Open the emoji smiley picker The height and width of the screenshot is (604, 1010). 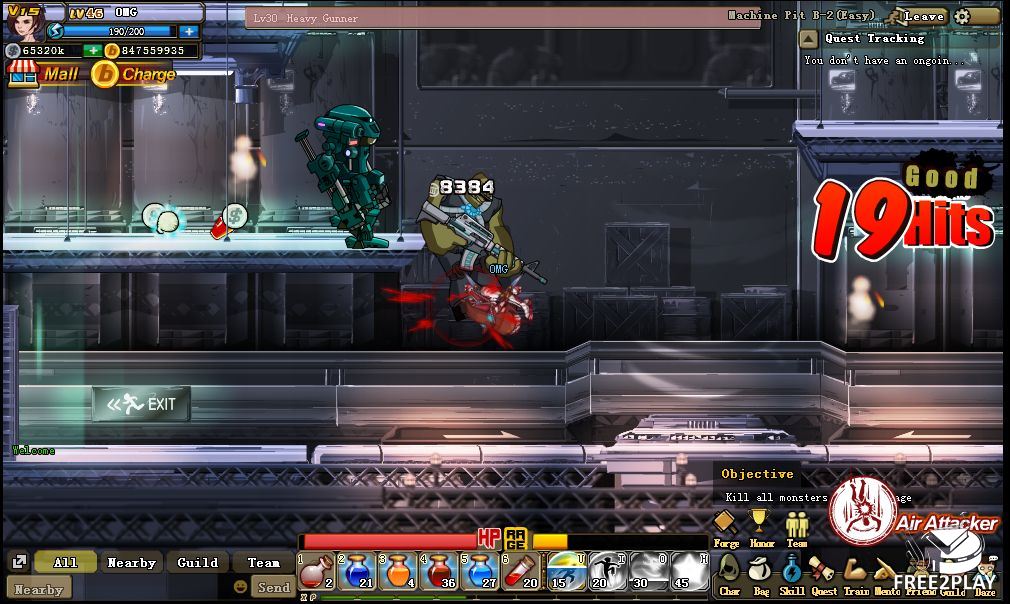(x=240, y=587)
